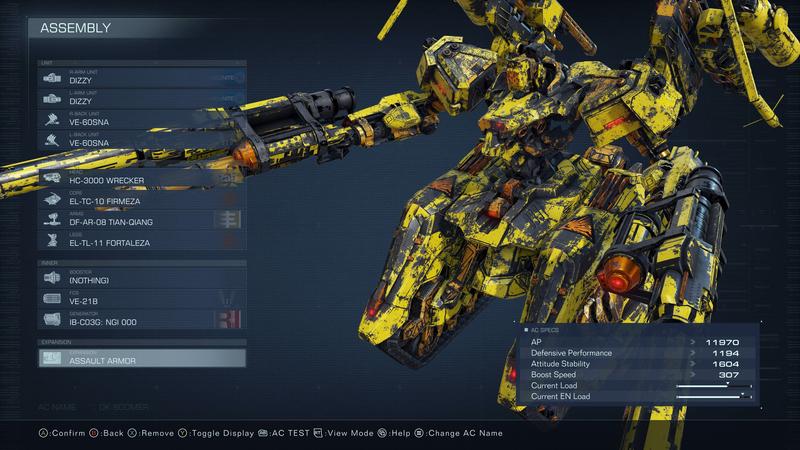Image resolution: width=800 pixels, height=450 pixels.
Task: Open the EL-TL-11 FORTALEZA legs slot
Action: coord(140,241)
